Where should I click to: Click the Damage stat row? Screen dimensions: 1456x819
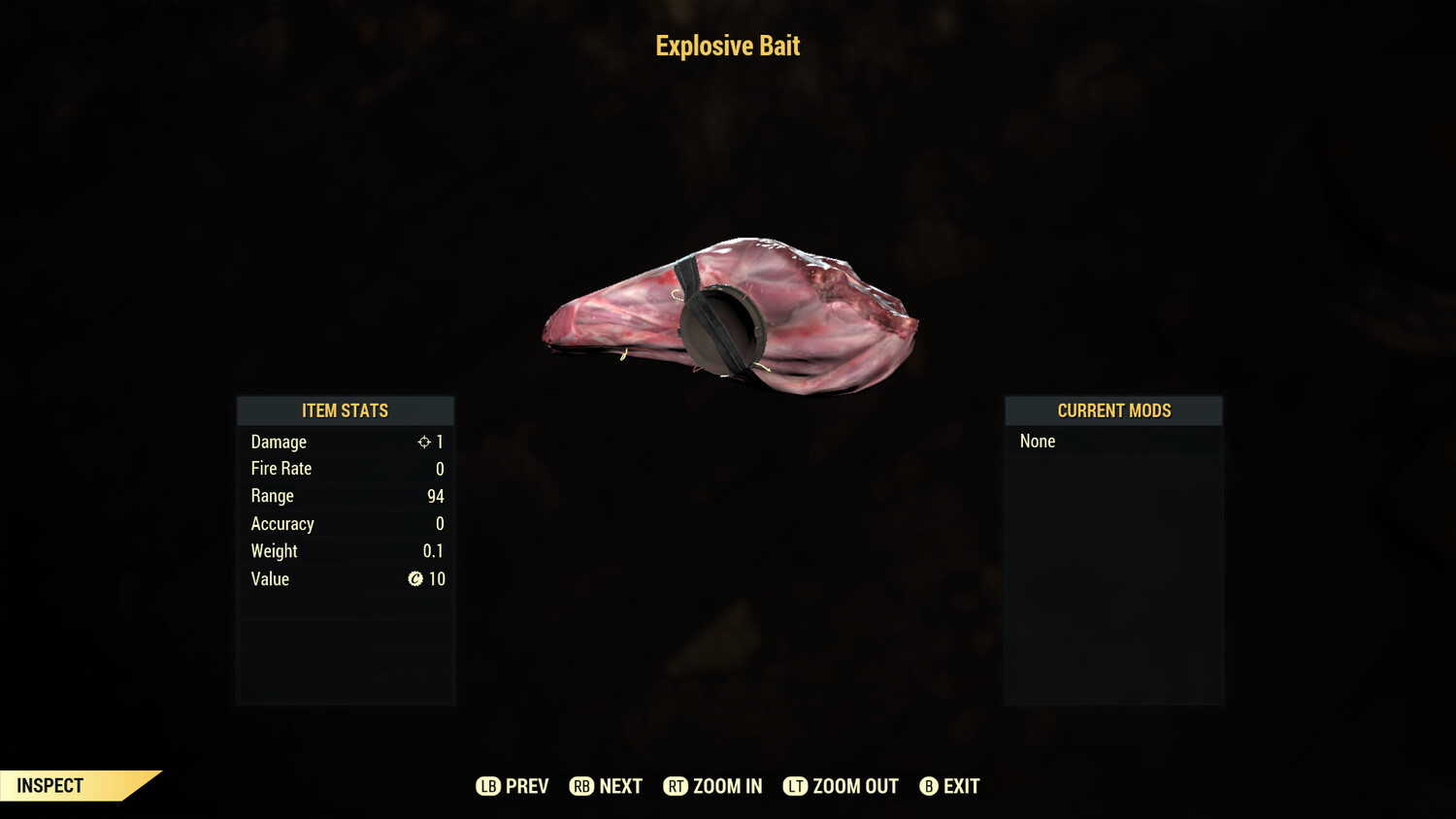(x=345, y=442)
